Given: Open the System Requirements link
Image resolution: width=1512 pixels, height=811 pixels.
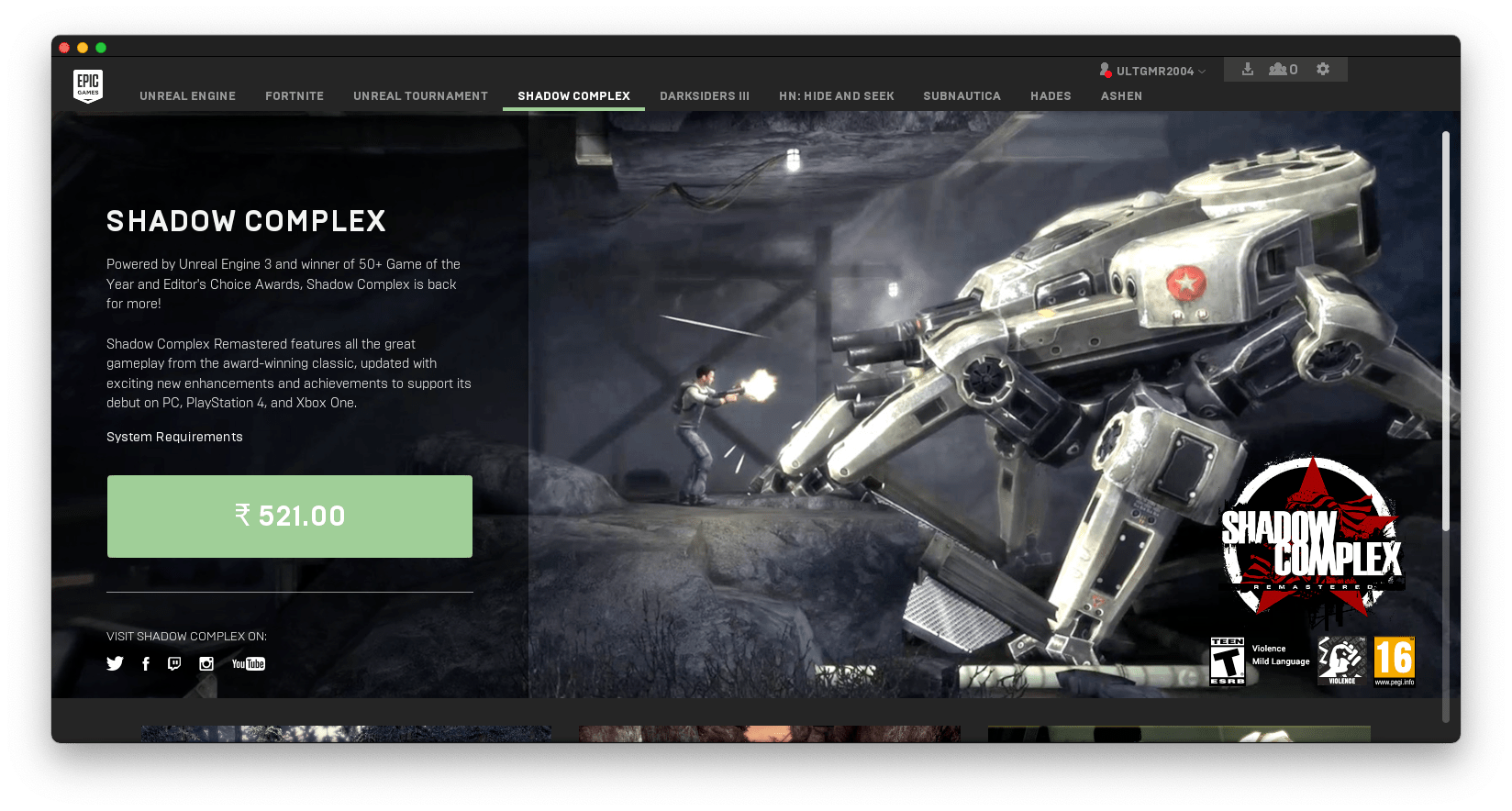Looking at the screenshot, I should click(174, 437).
